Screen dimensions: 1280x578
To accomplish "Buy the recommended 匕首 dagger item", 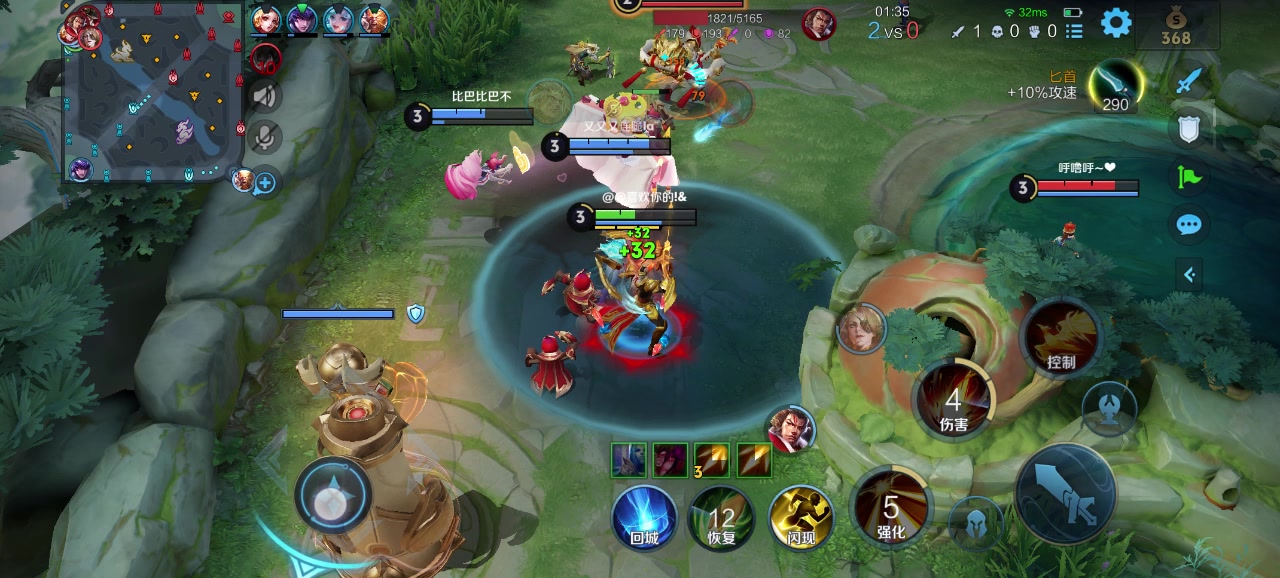I will [1114, 86].
